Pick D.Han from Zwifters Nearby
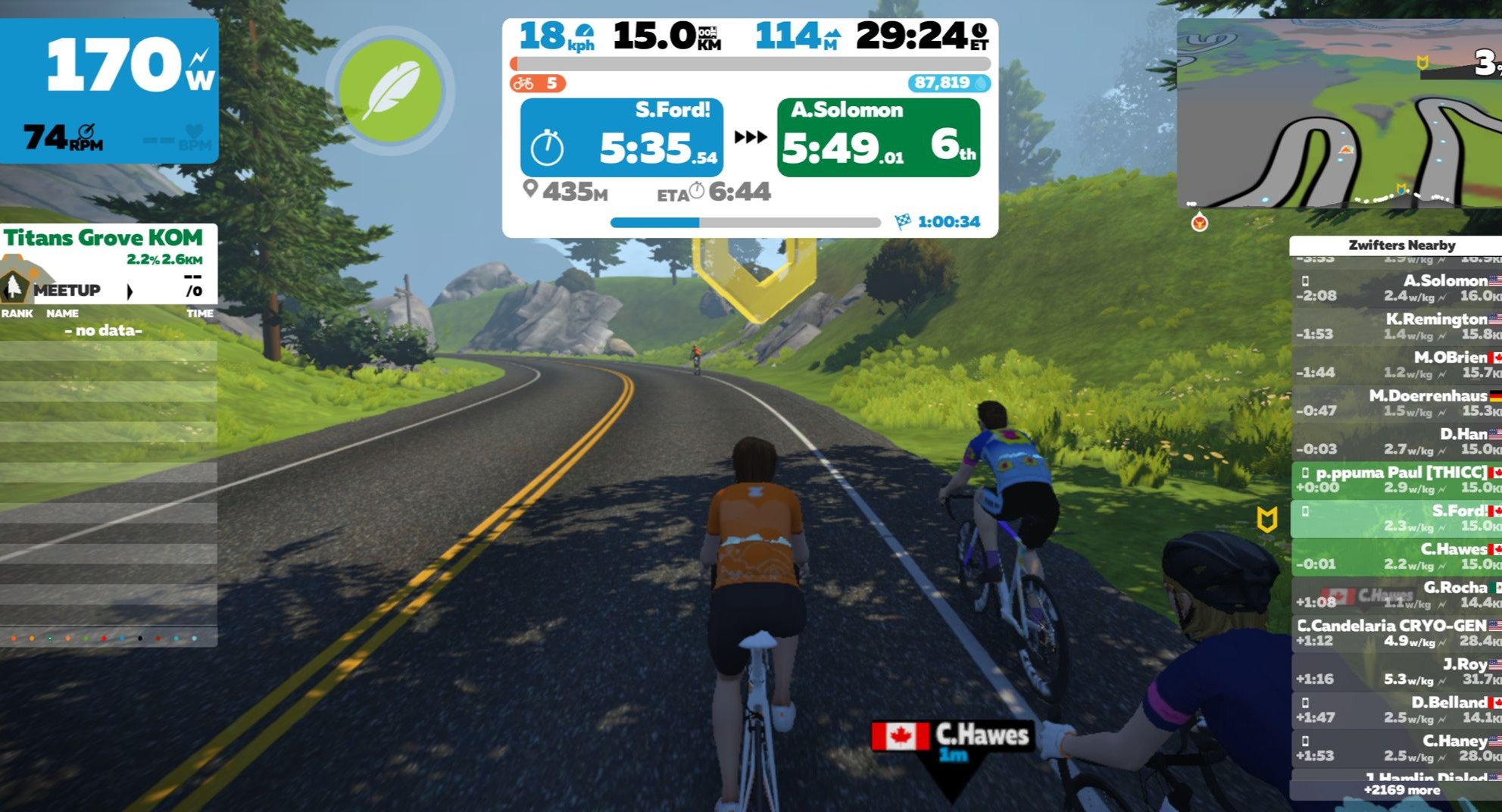The image size is (1502, 812). [1396, 442]
